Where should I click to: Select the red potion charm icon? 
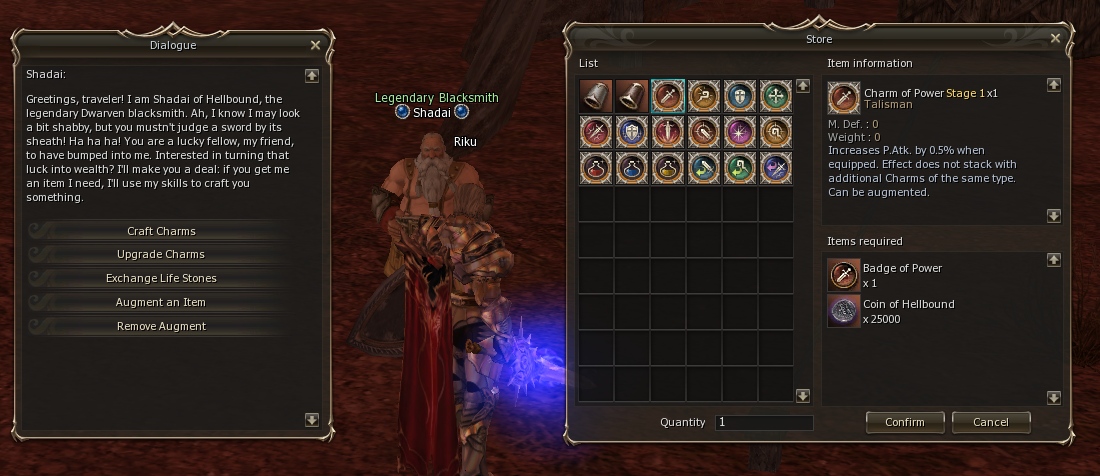click(x=596, y=167)
